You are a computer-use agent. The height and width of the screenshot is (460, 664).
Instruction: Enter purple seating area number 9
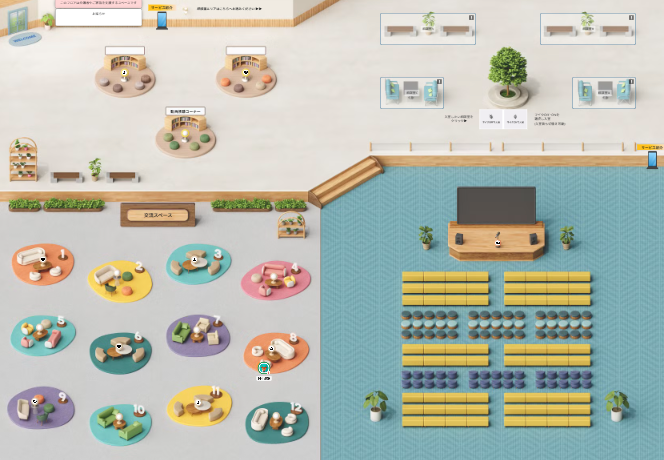point(42,406)
